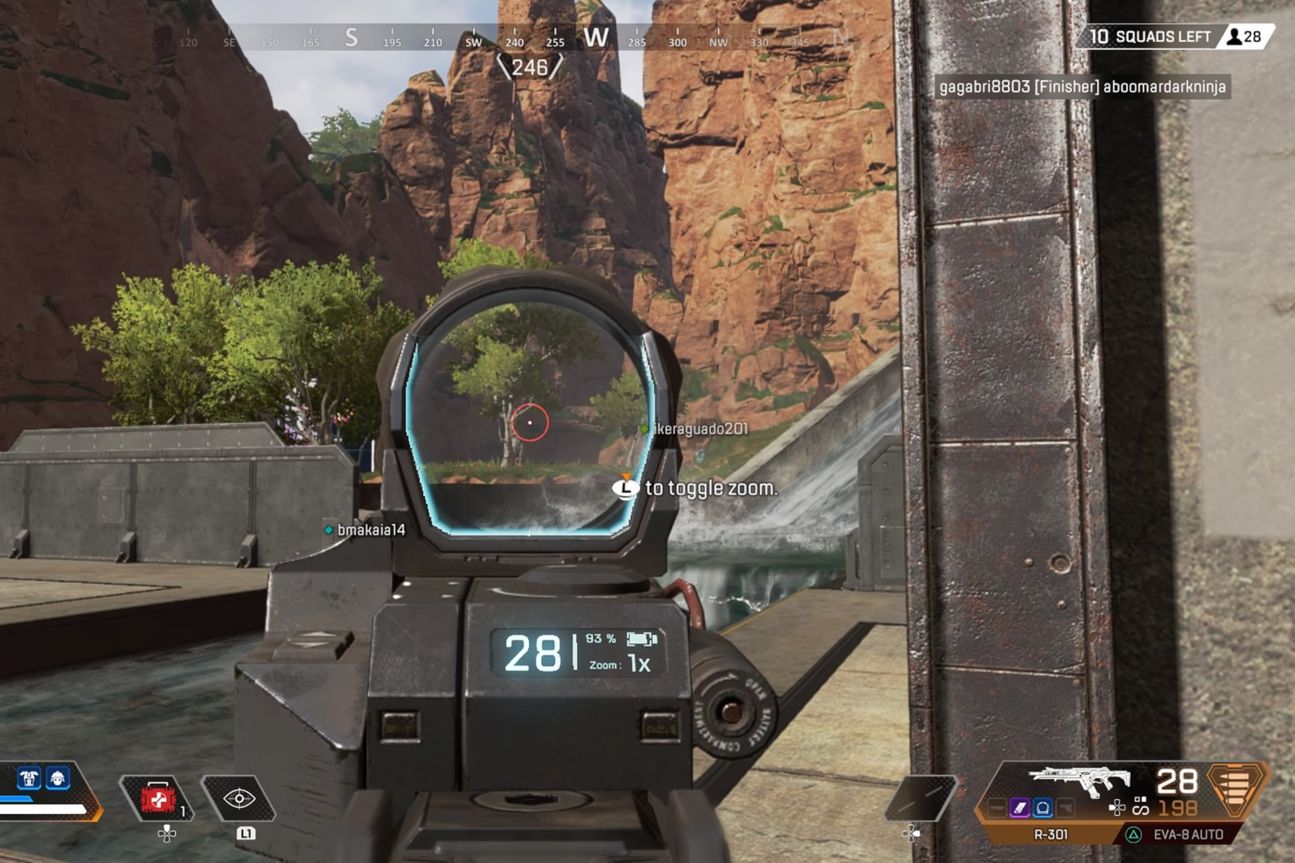Click the purple extended magazine attachment icon

click(1019, 807)
